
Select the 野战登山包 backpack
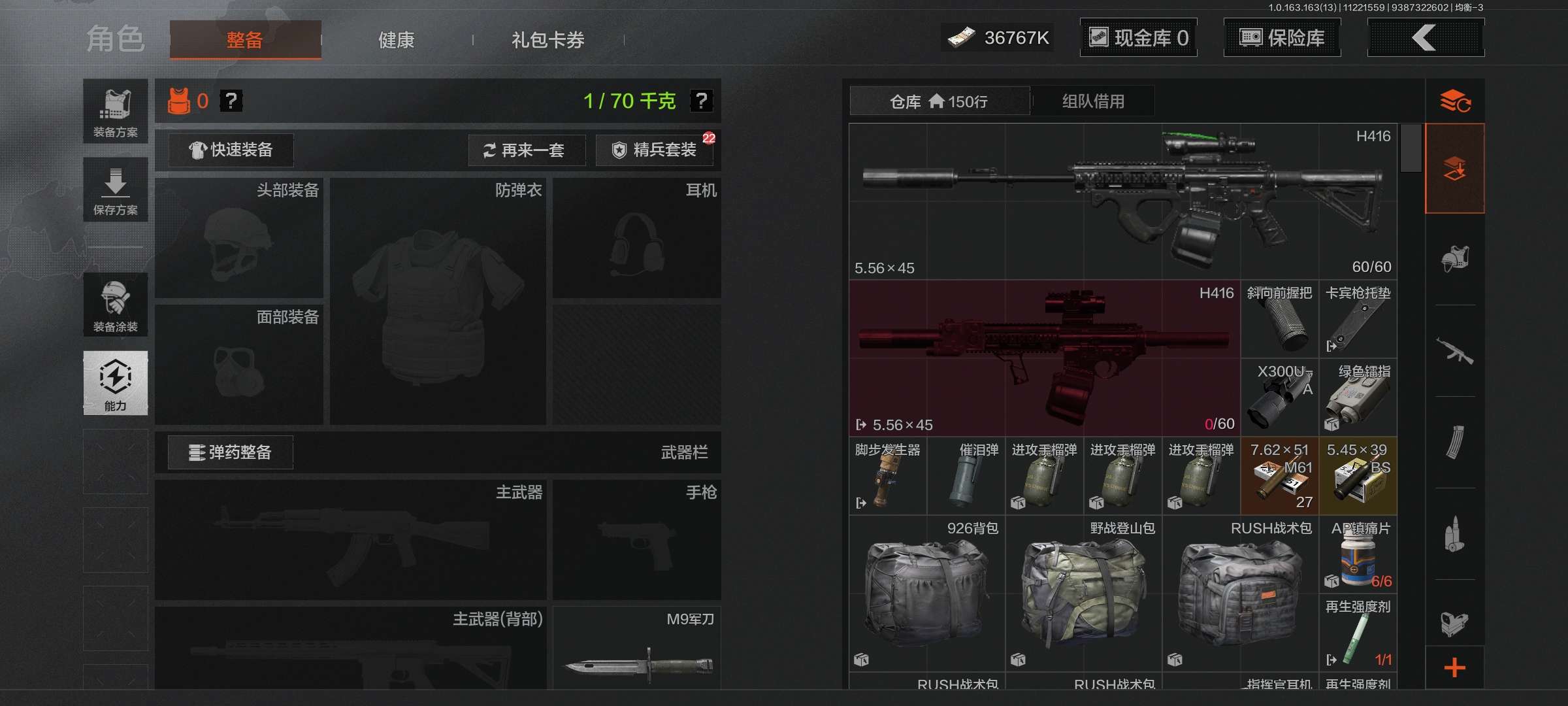point(1083,594)
